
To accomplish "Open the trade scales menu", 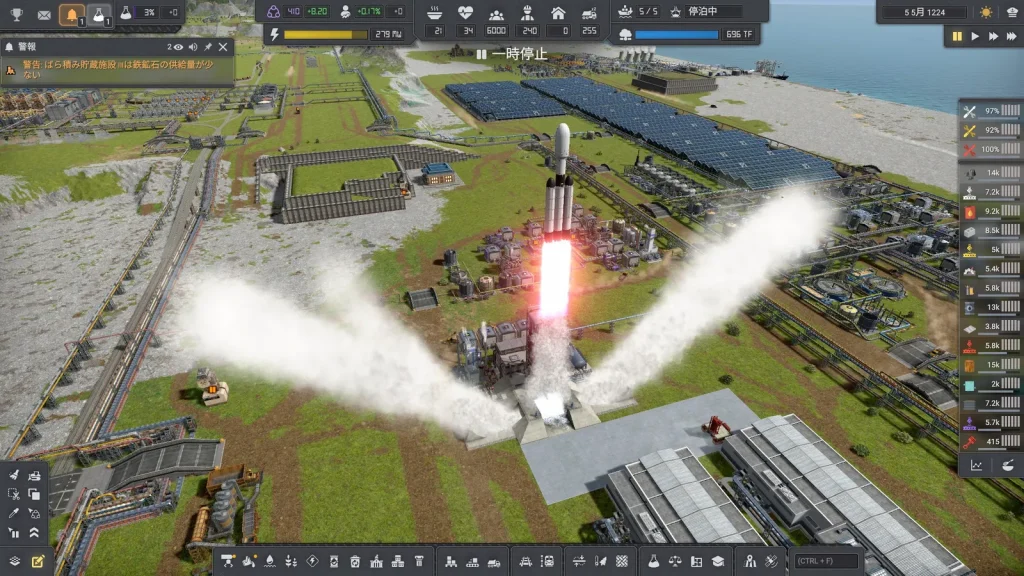I will coord(674,561).
